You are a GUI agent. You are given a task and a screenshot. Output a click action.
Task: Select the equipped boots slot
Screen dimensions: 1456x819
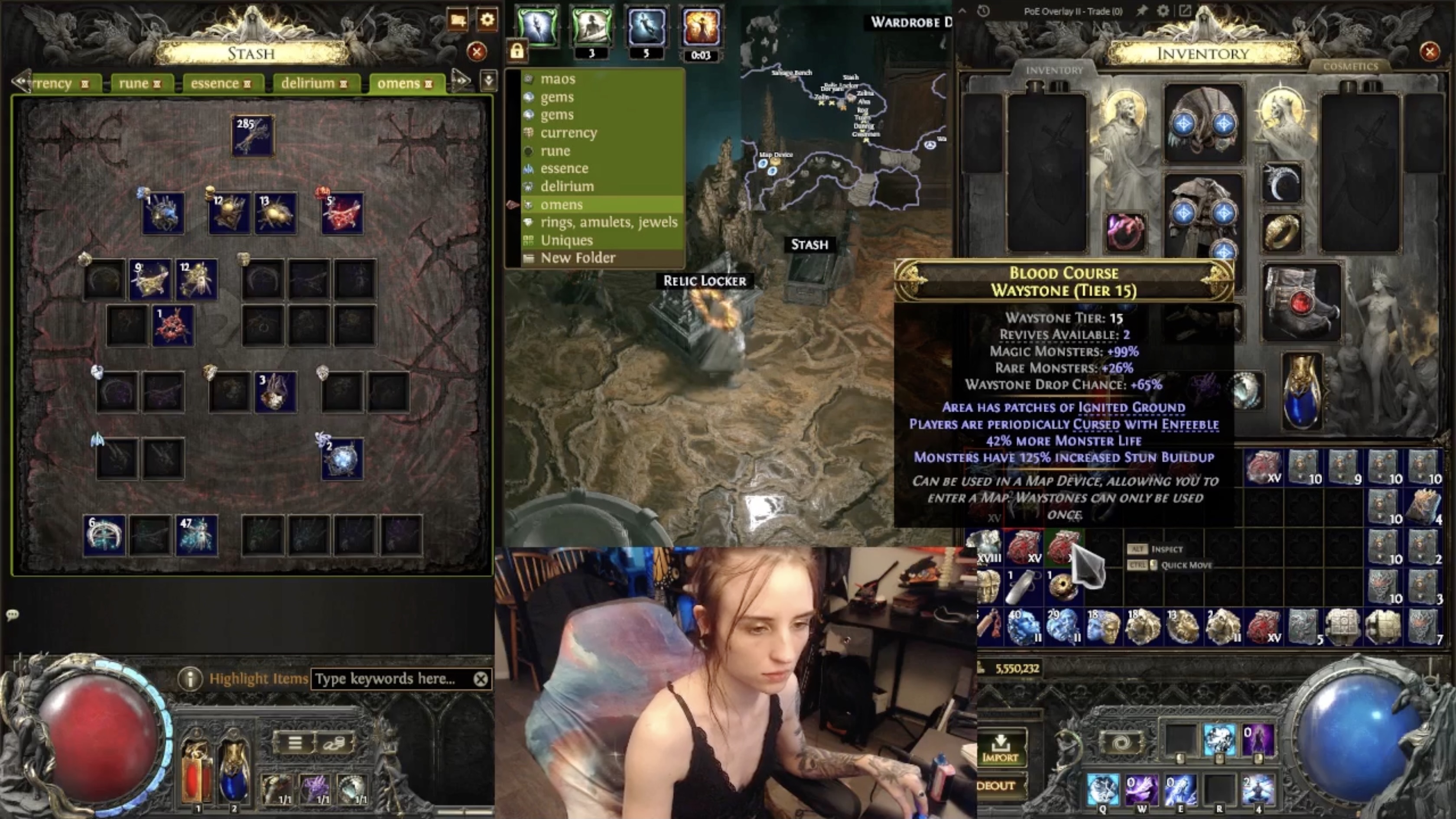(1301, 303)
